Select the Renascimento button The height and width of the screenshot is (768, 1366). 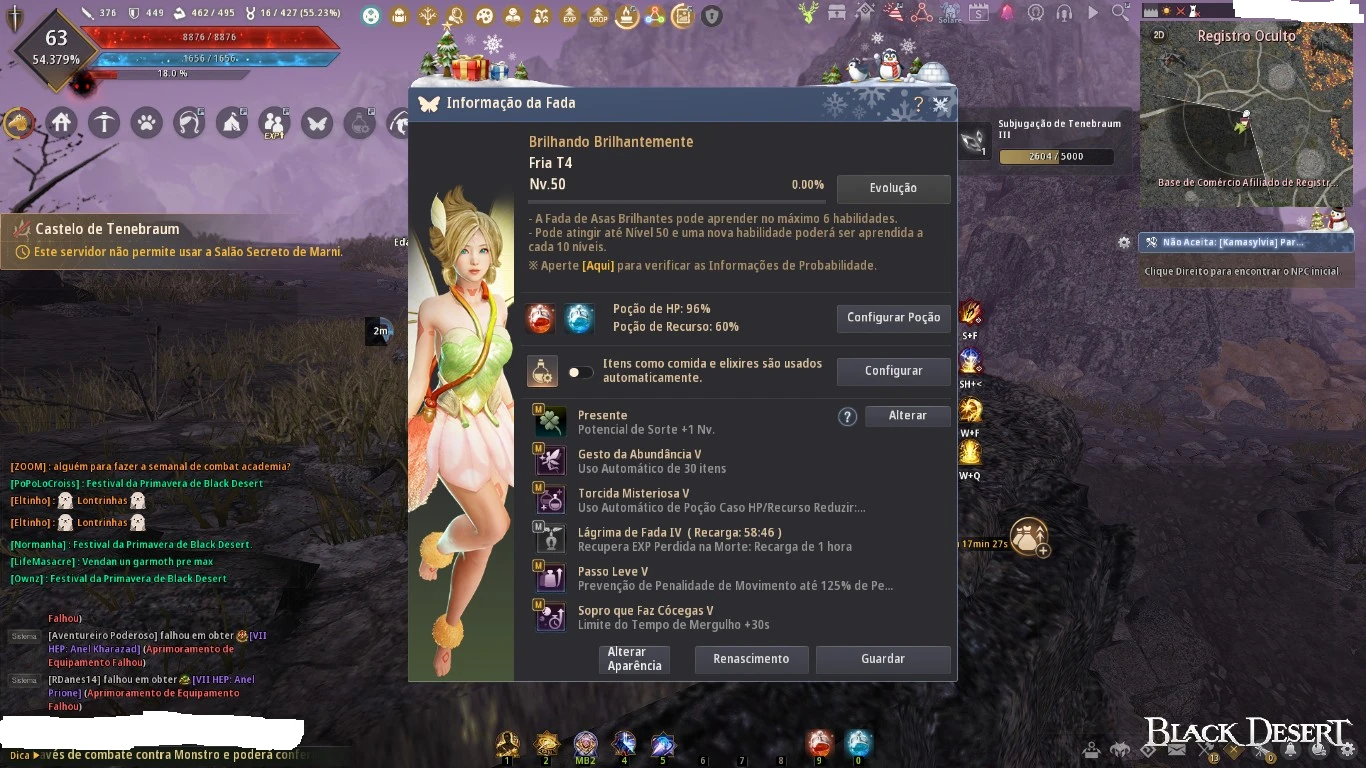[750, 659]
